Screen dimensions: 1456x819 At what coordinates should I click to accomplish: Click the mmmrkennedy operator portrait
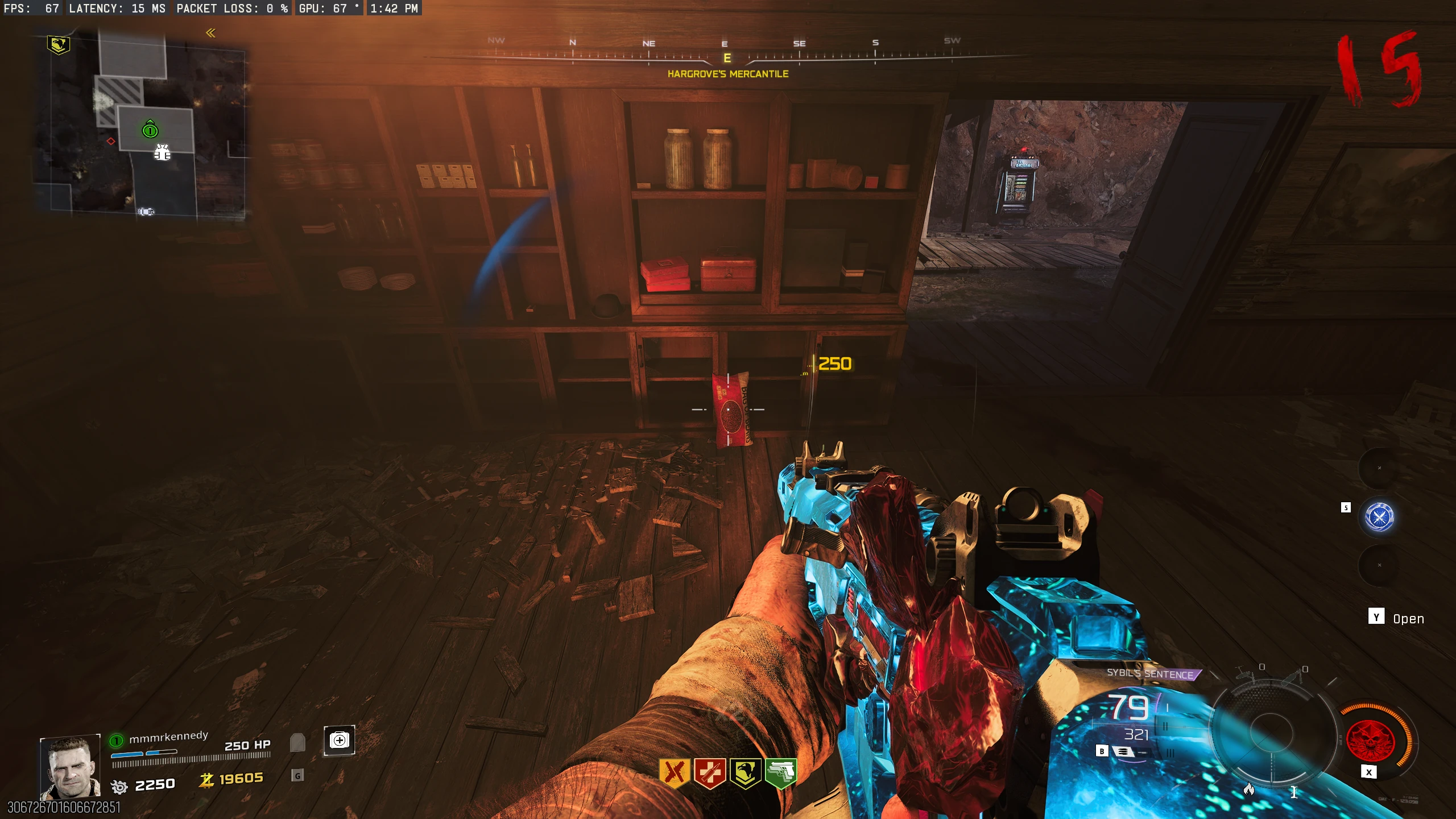(71, 768)
